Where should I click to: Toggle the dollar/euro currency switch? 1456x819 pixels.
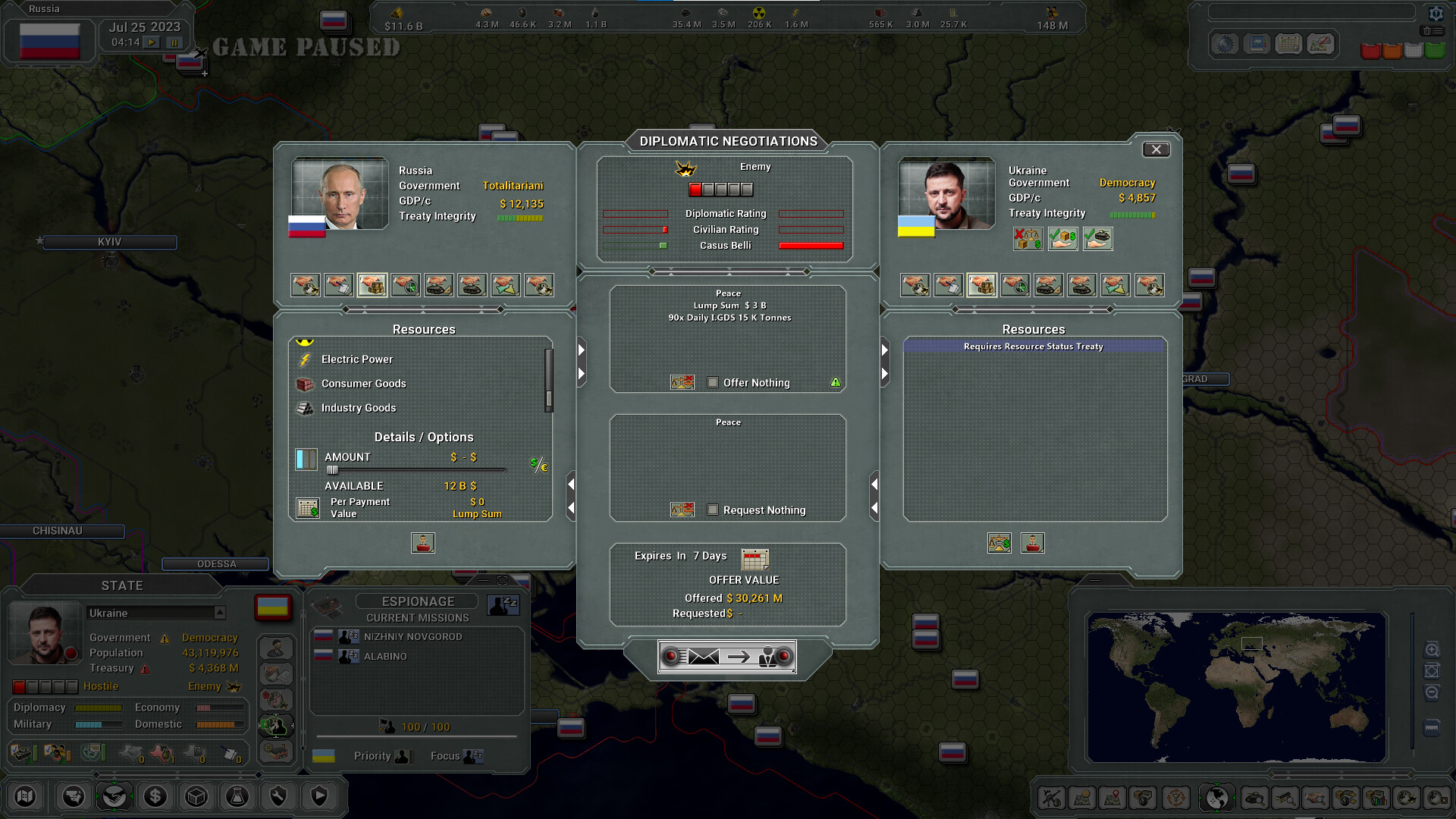(538, 466)
